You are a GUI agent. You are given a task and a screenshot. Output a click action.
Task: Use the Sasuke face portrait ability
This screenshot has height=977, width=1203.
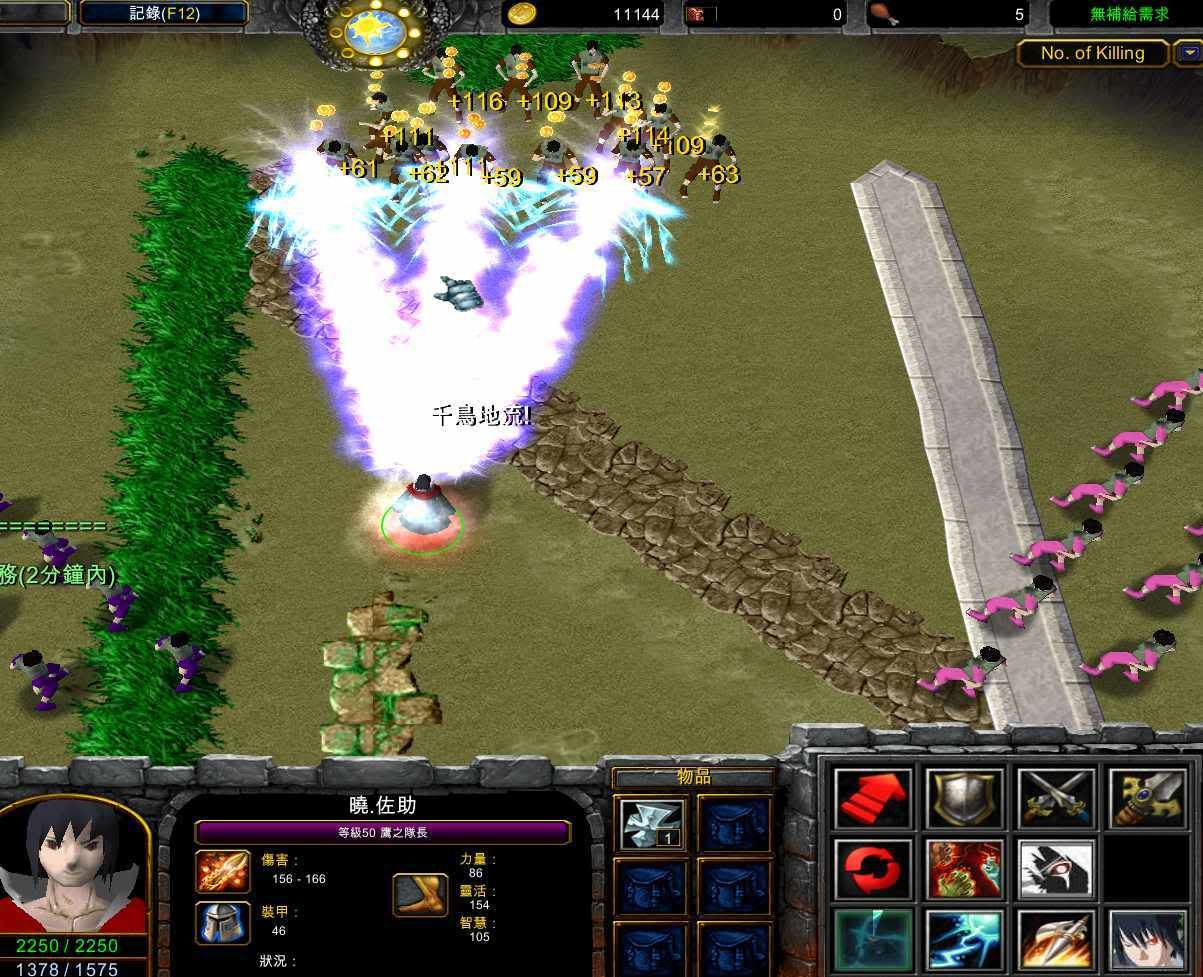(x=1146, y=940)
